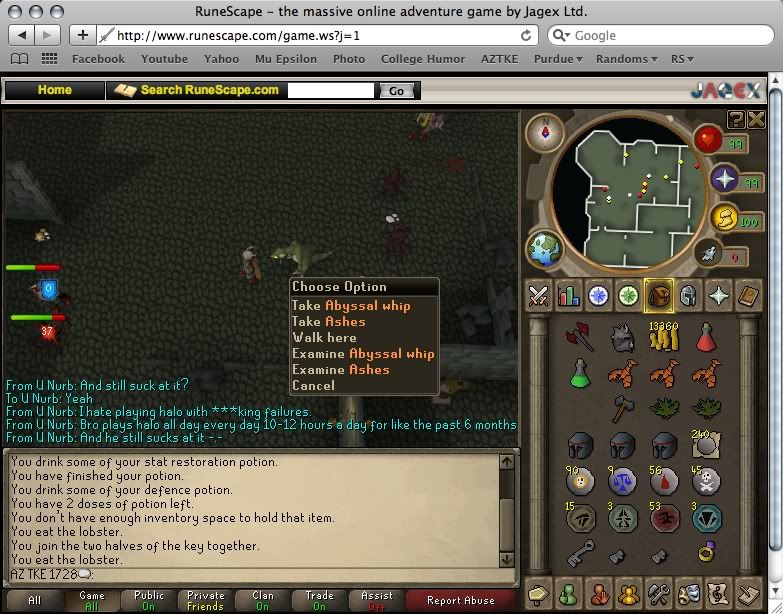
Task: Switch to the combat styles tab
Action: [x=540, y=295]
